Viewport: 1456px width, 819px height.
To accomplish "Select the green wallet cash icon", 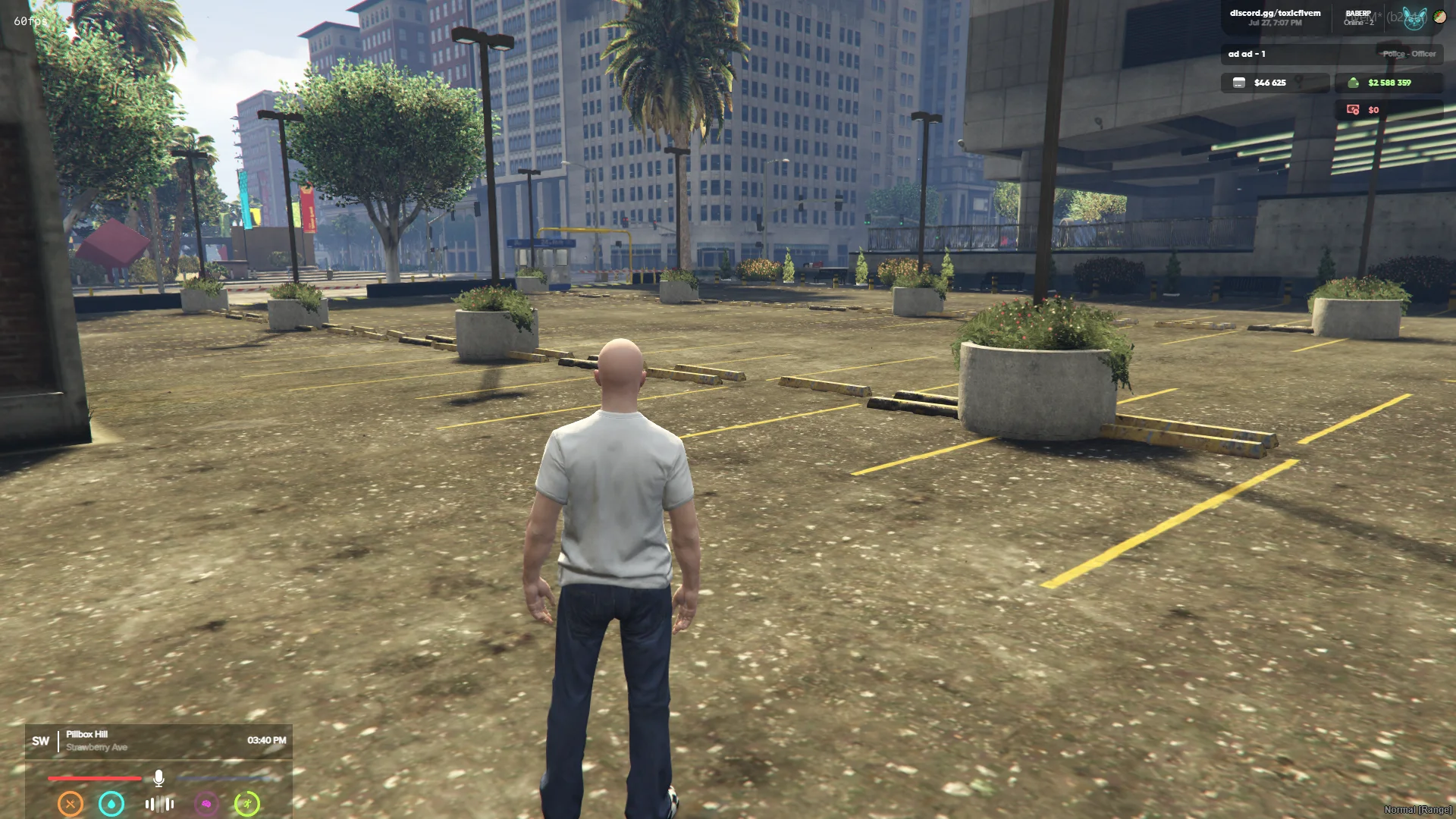I will [x=1354, y=83].
